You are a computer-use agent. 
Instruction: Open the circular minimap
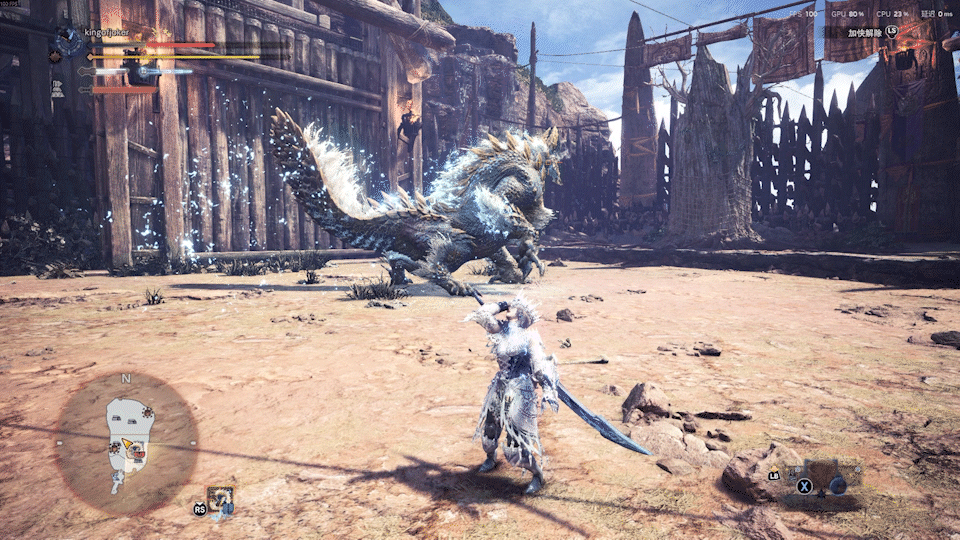pyautogui.click(x=126, y=443)
